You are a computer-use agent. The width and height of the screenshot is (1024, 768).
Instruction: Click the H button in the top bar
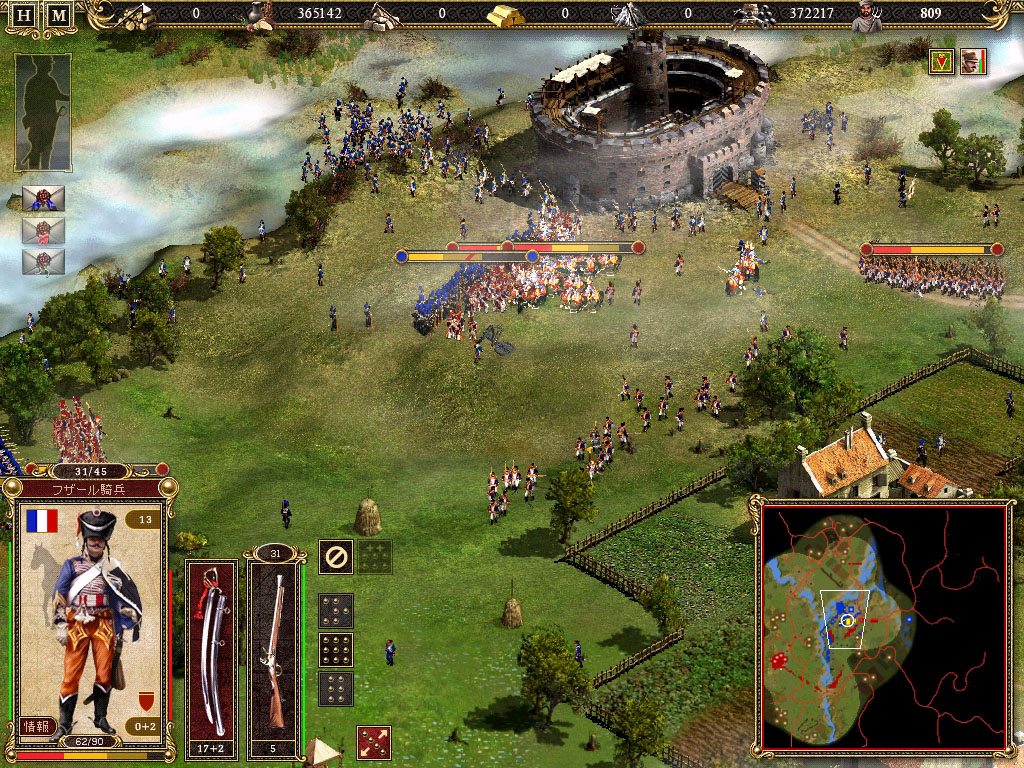[24, 16]
